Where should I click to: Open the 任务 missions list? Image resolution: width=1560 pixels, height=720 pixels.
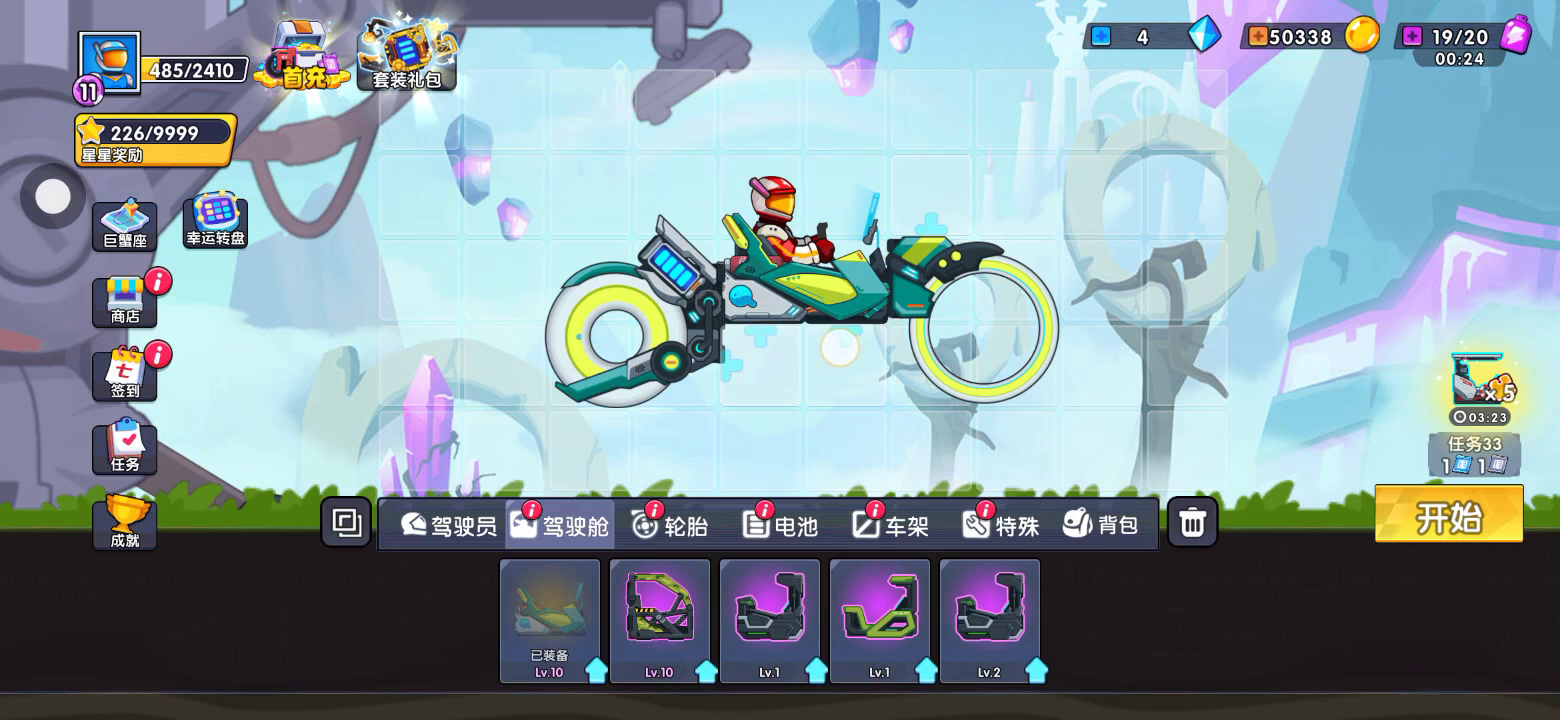(125, 448)
